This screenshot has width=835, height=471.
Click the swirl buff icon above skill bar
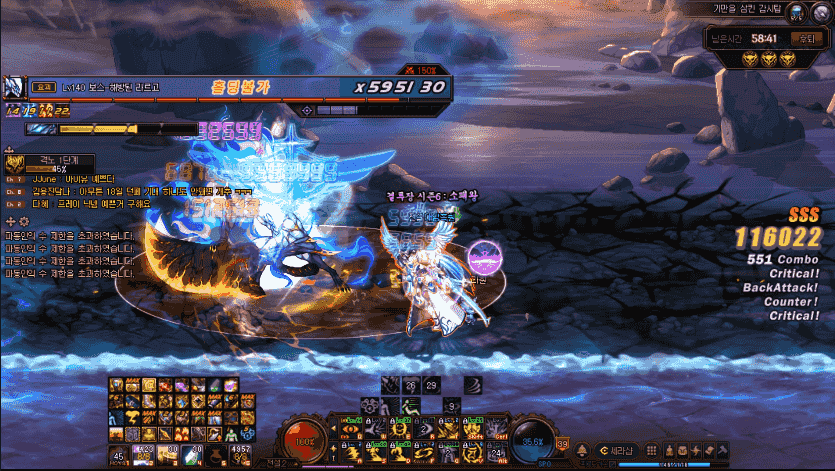(x=472, y=384)
